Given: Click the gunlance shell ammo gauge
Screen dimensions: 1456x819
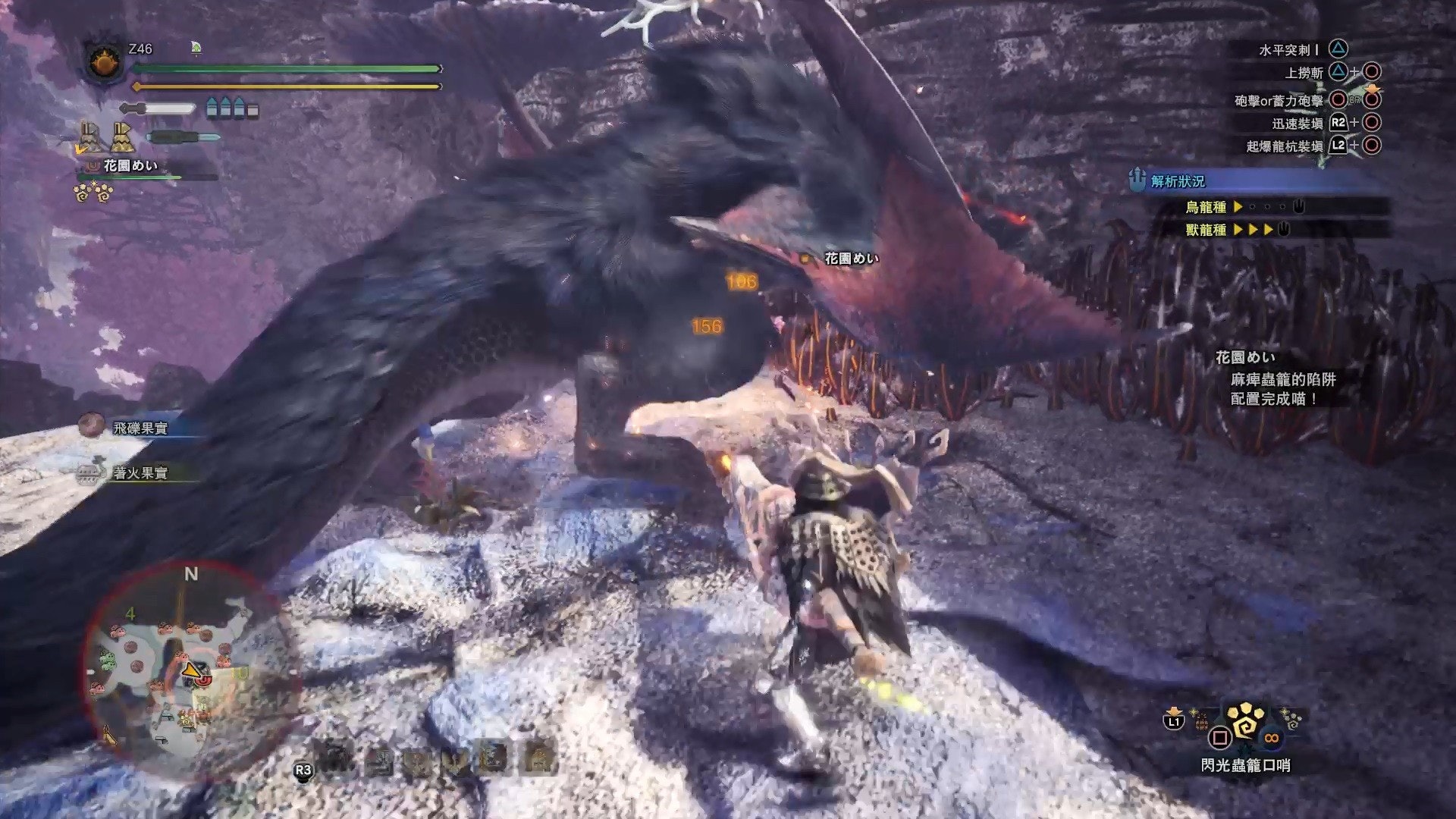Looking at the screenshot, I should click(x=233, y=108).
